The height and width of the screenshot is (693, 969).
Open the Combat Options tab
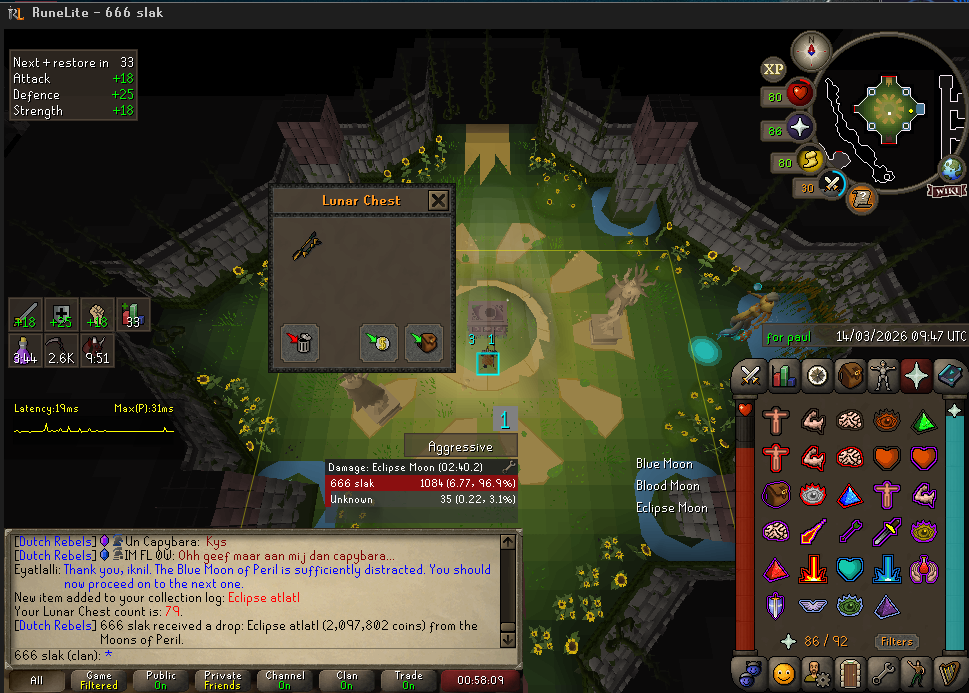pos(751,377)
